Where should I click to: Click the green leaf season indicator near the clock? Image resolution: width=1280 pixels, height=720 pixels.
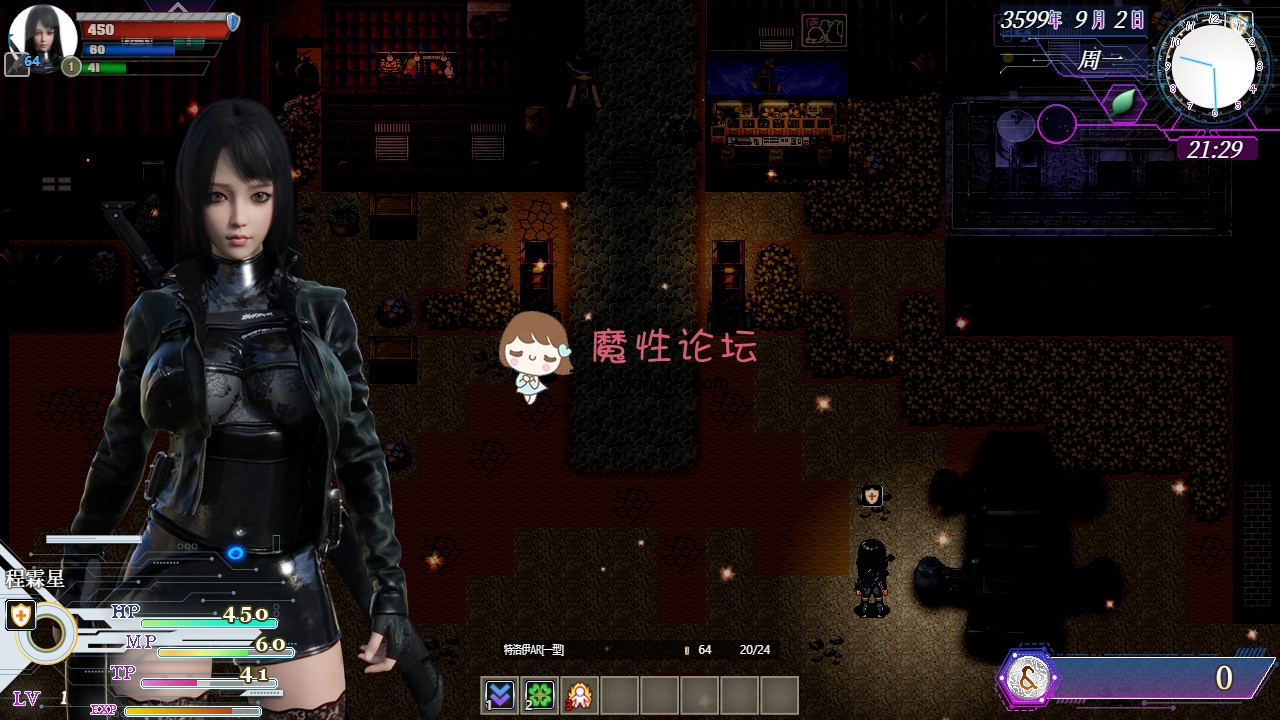pyautogui.click(x=1124, y=102)
